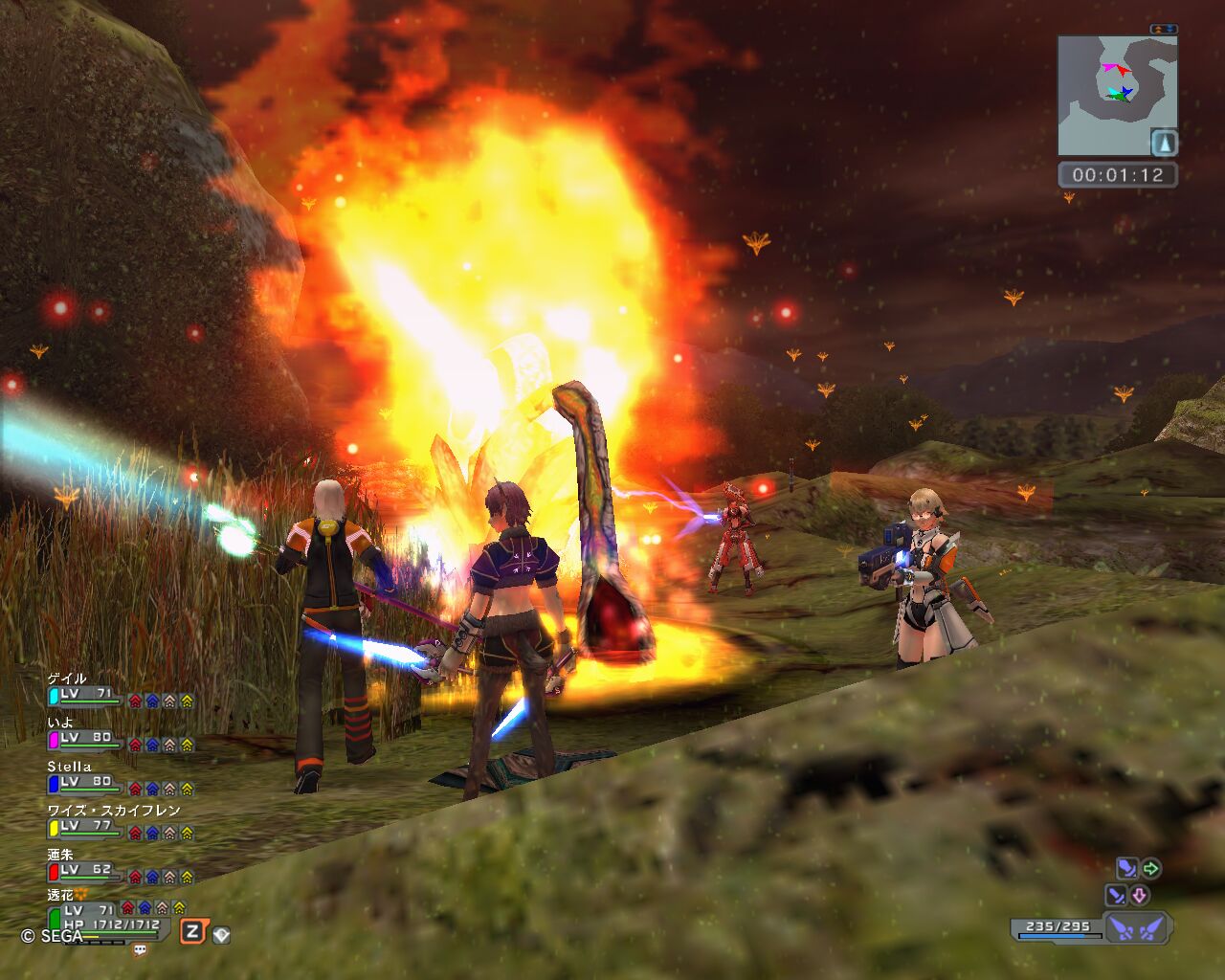Click your own status panel showing HP 1712/1712

pos(107,921)
